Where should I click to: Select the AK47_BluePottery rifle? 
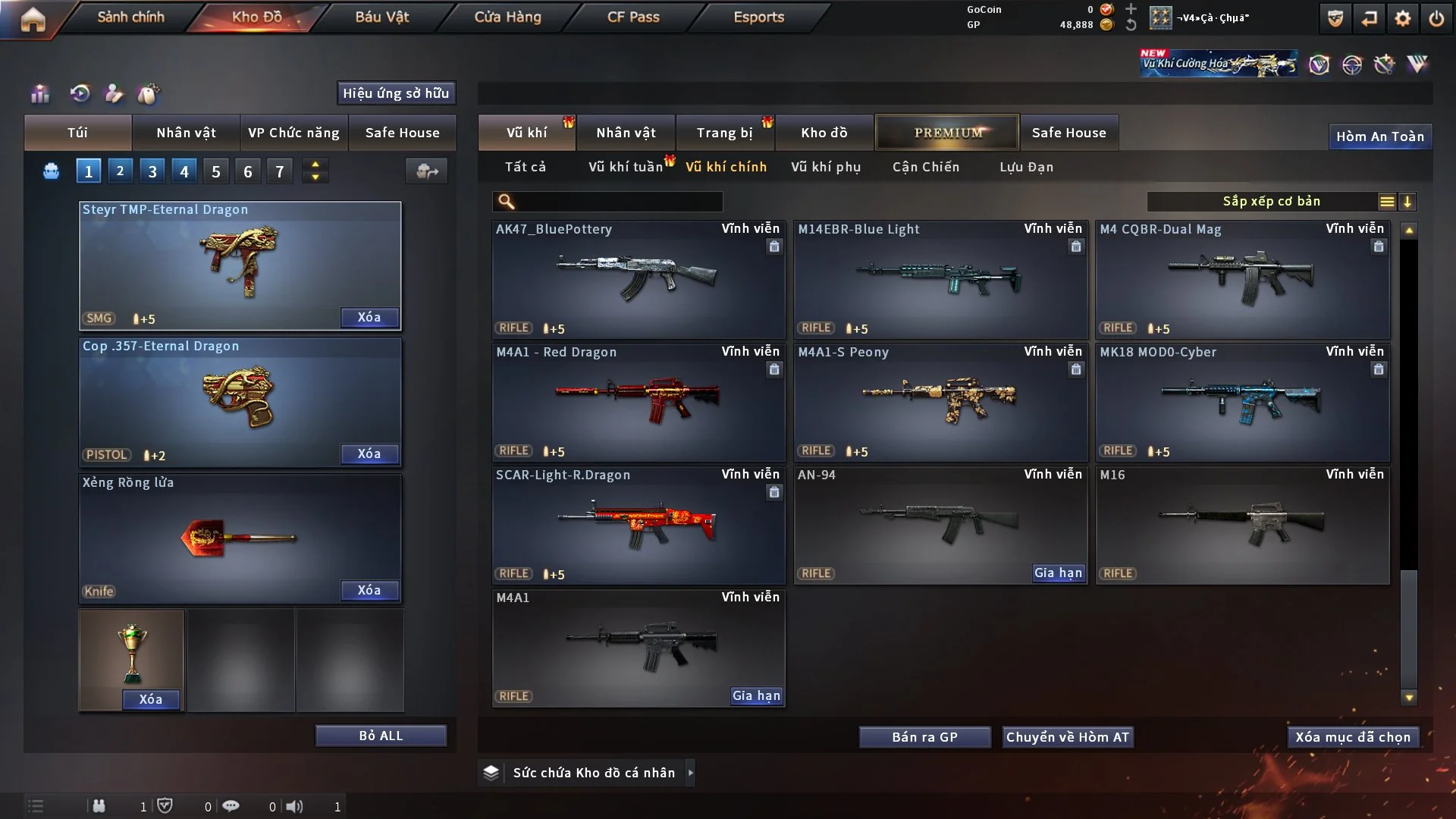click(x=638, y=278)
